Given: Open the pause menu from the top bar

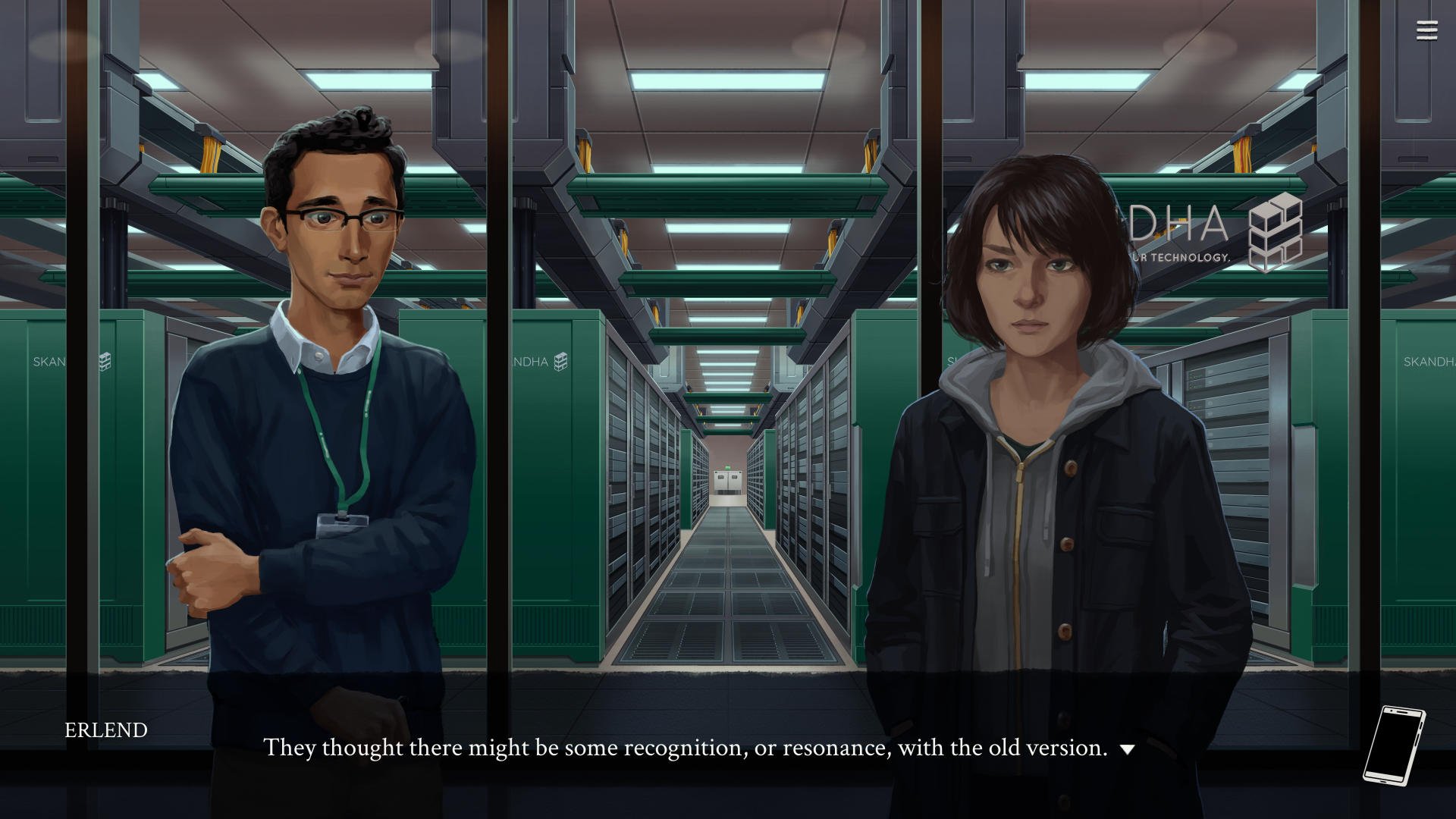Looking at the screenshot, I should click(x=1426, y=29).
